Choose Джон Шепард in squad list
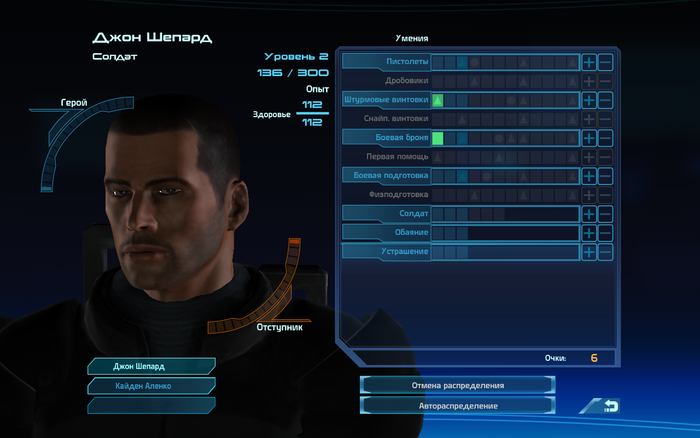 (x=151, y=366)
